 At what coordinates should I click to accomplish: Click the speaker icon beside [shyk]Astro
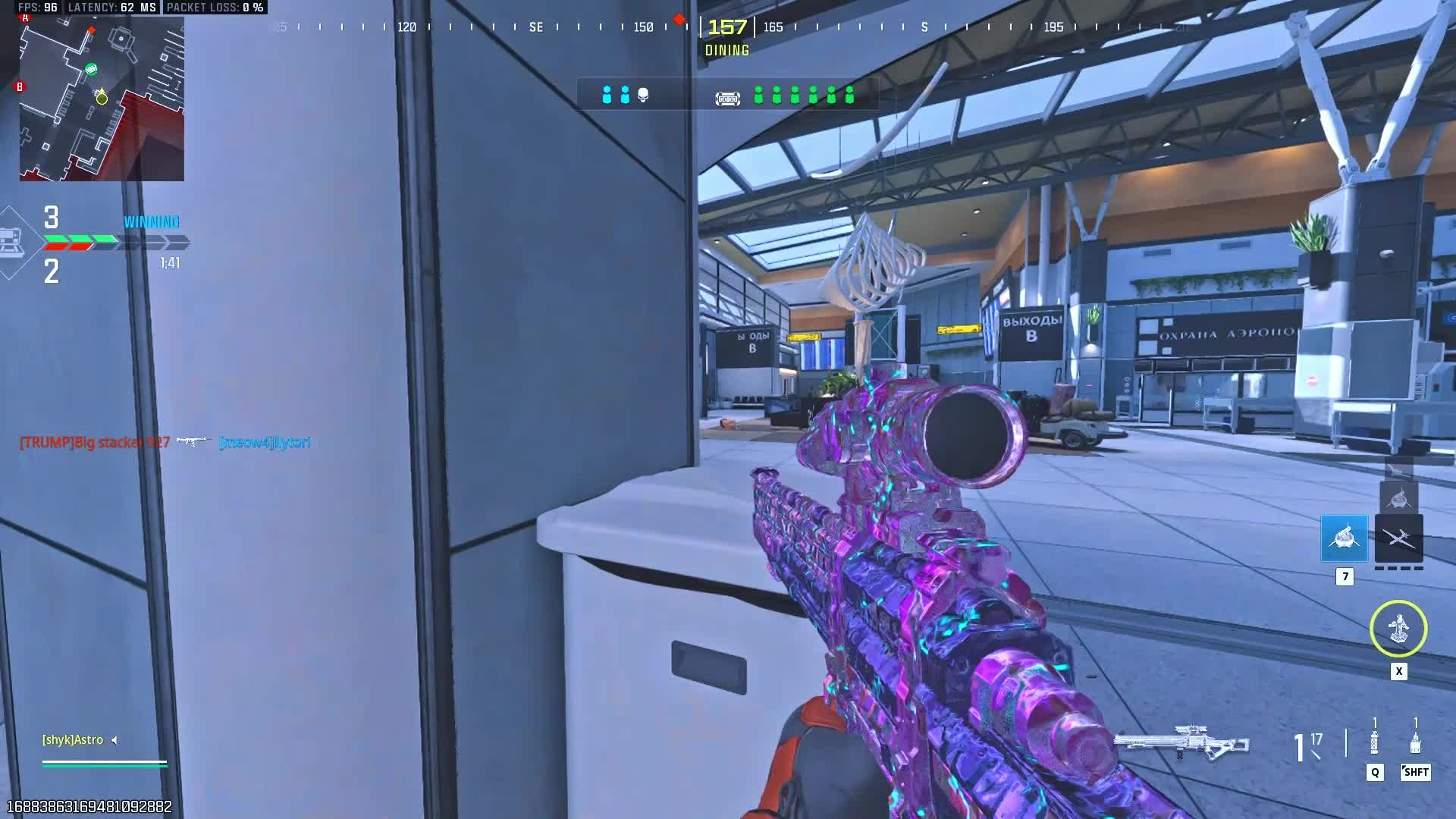(x=115, y=740)
